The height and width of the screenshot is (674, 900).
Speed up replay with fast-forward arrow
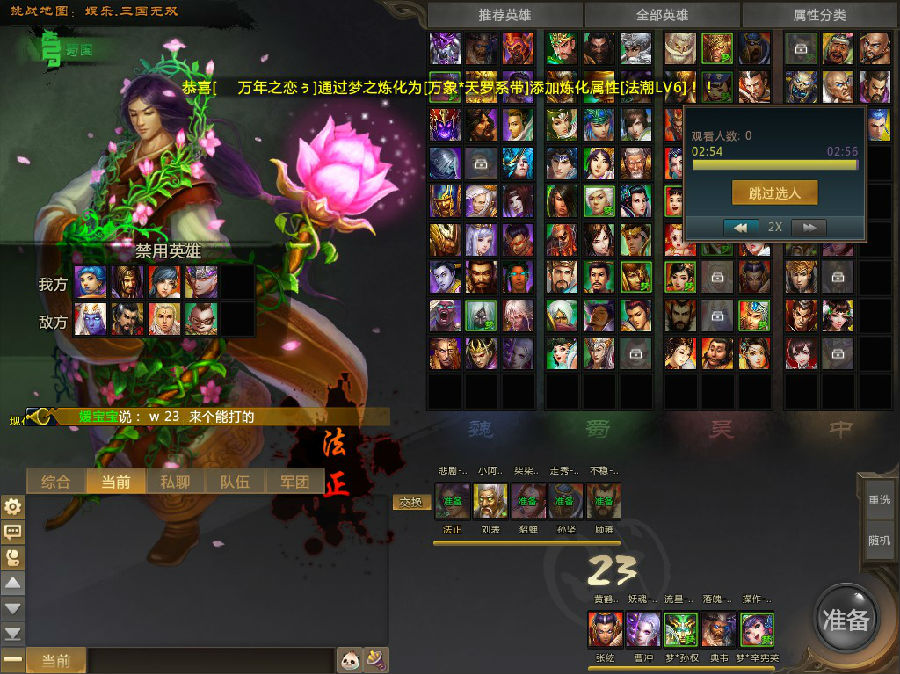tap(808, 227)
